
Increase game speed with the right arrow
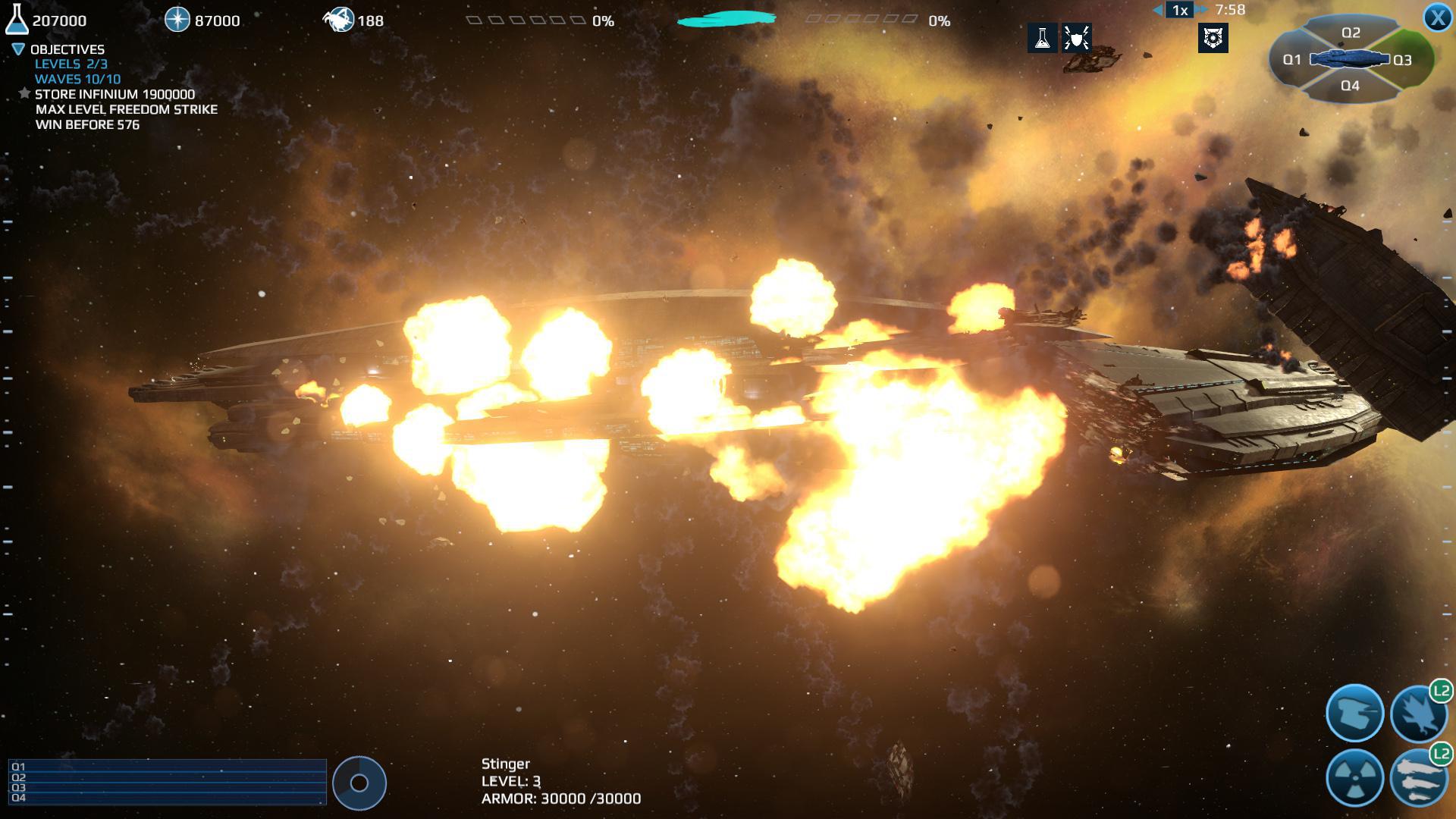[1200, 10]
